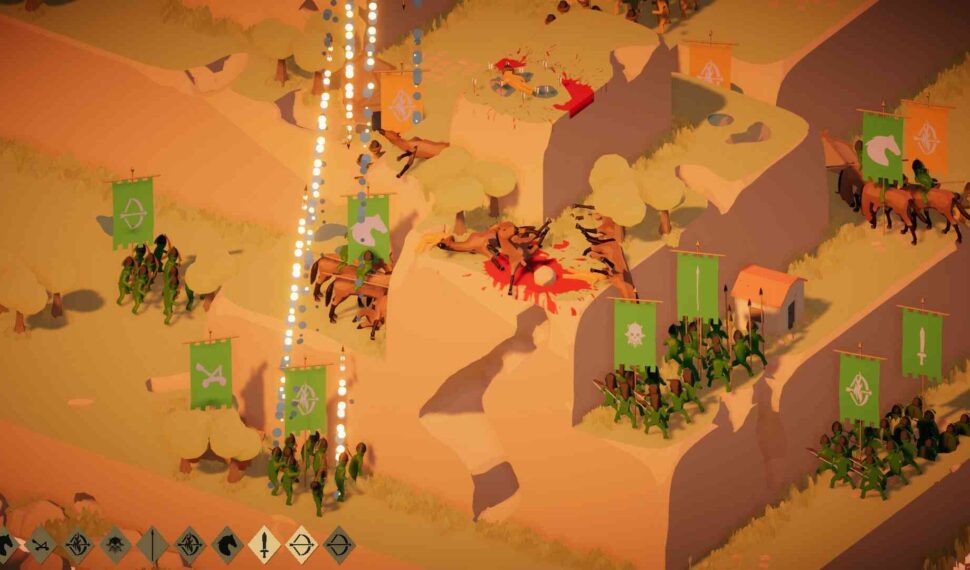Choose the darkened plain bow icon in the unit bar
Image resolution: width=970 pixels, height=570 pixels.
tap(339, 545)
